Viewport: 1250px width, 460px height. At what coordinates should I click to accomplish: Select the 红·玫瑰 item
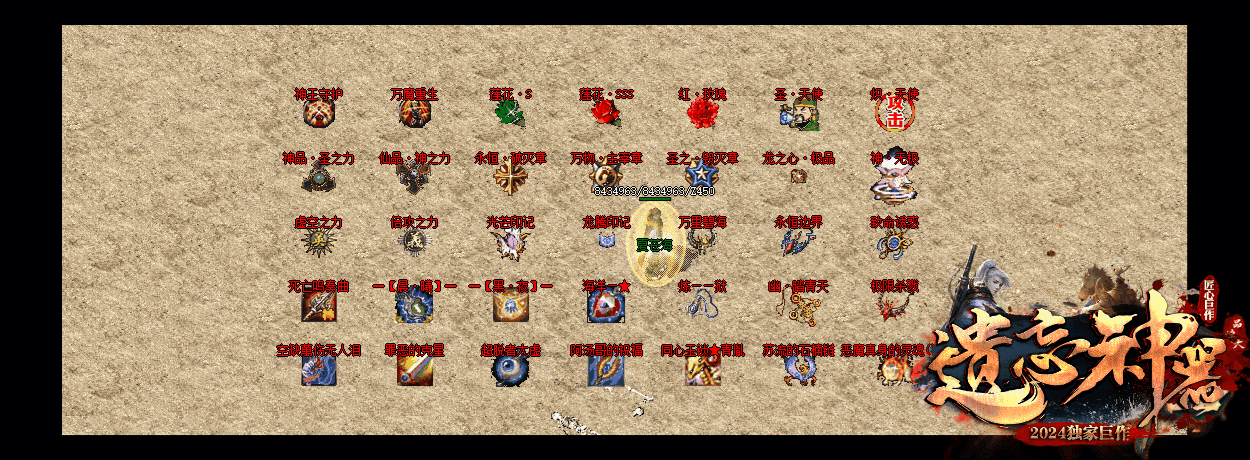pos(702,113)
